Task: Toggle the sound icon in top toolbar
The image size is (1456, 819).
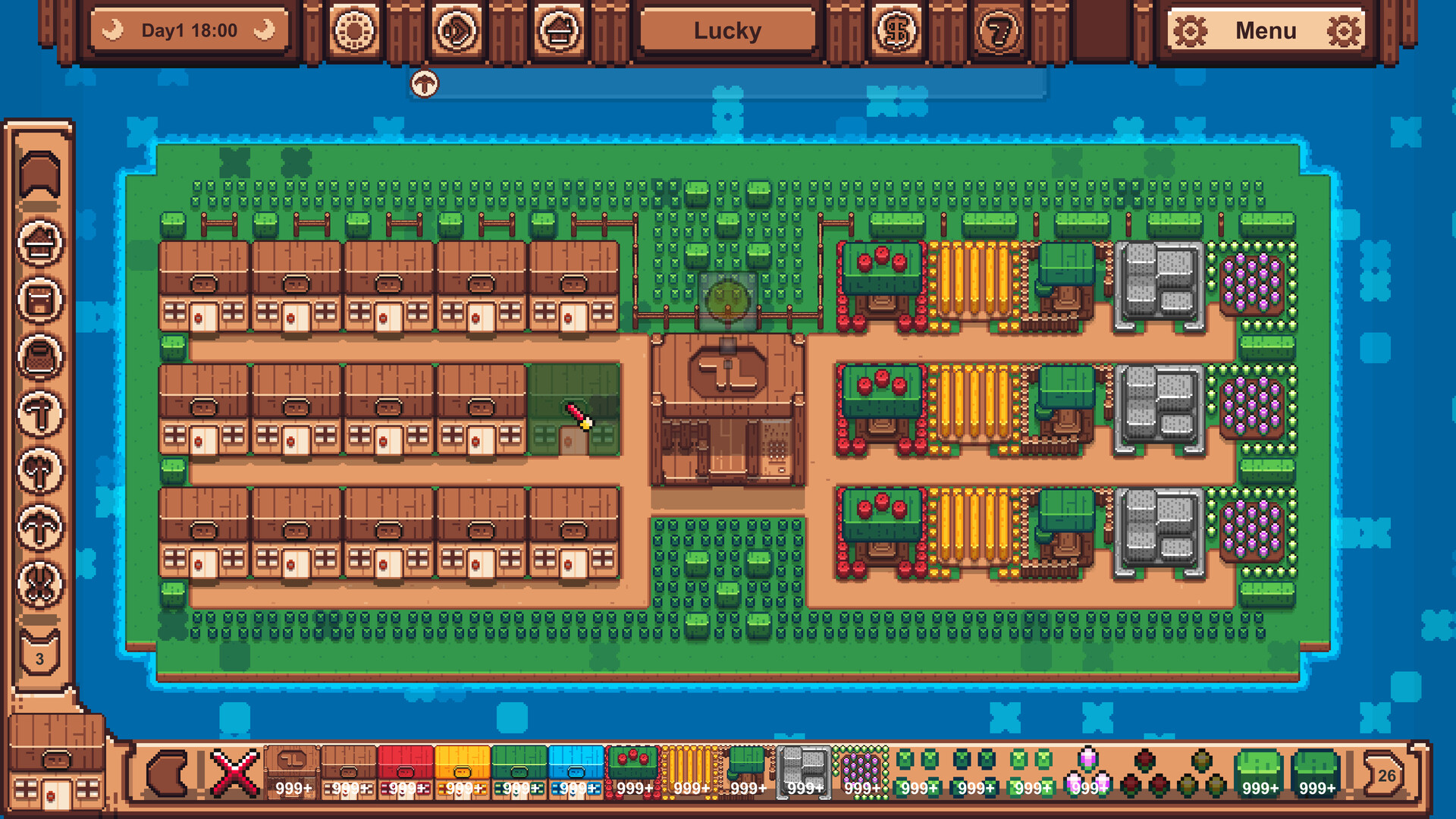Action: [x=455, y=30]
